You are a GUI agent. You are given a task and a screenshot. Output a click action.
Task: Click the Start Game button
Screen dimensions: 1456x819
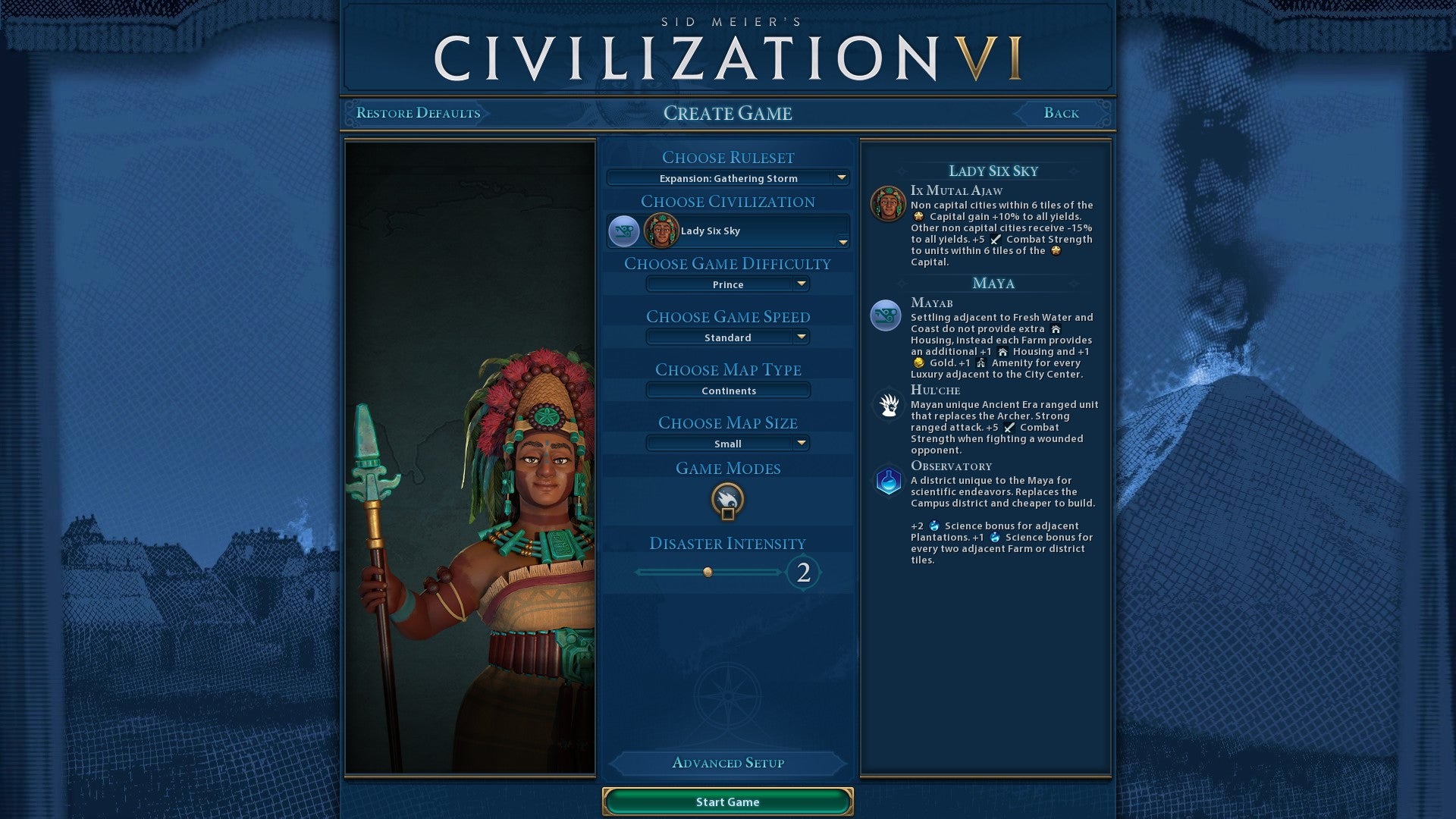(x=727, y=802)
